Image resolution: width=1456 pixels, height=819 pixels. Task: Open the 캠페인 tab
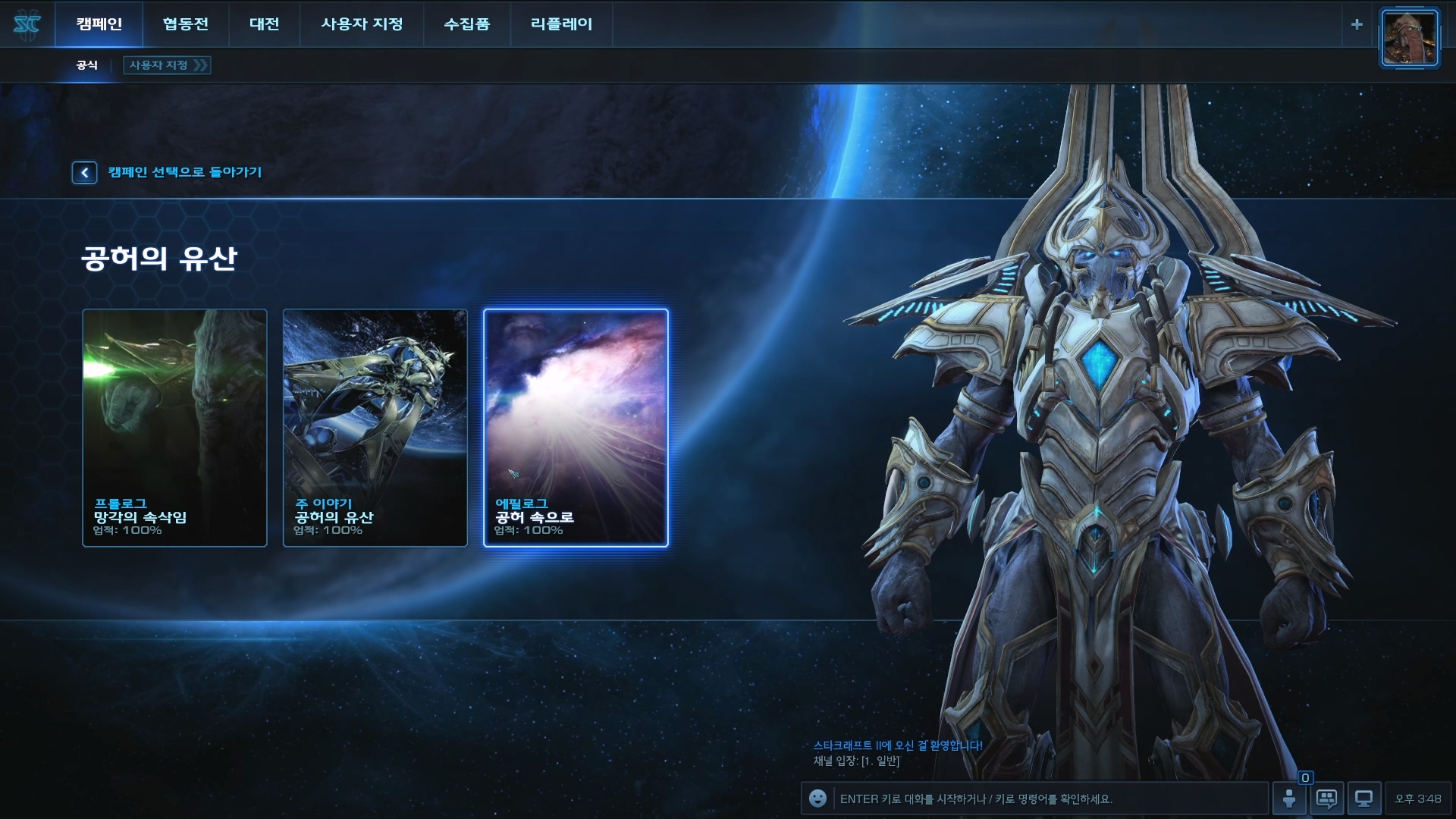point(99,24)
